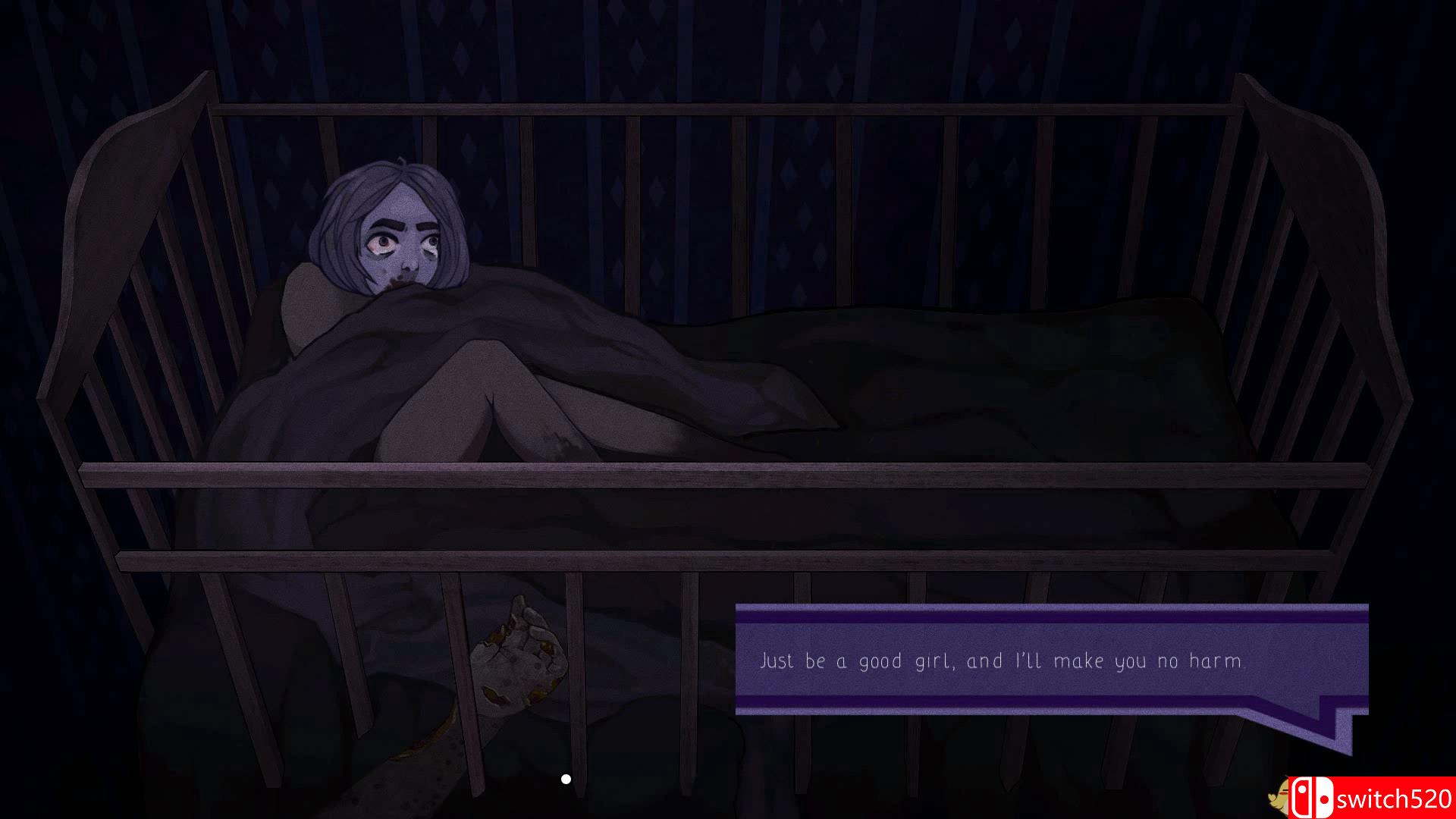Click the red Joy-Con half of the Switch logo
Image resolution: width=1456 pixels, height=819 pixels.
coord(1301,796)
